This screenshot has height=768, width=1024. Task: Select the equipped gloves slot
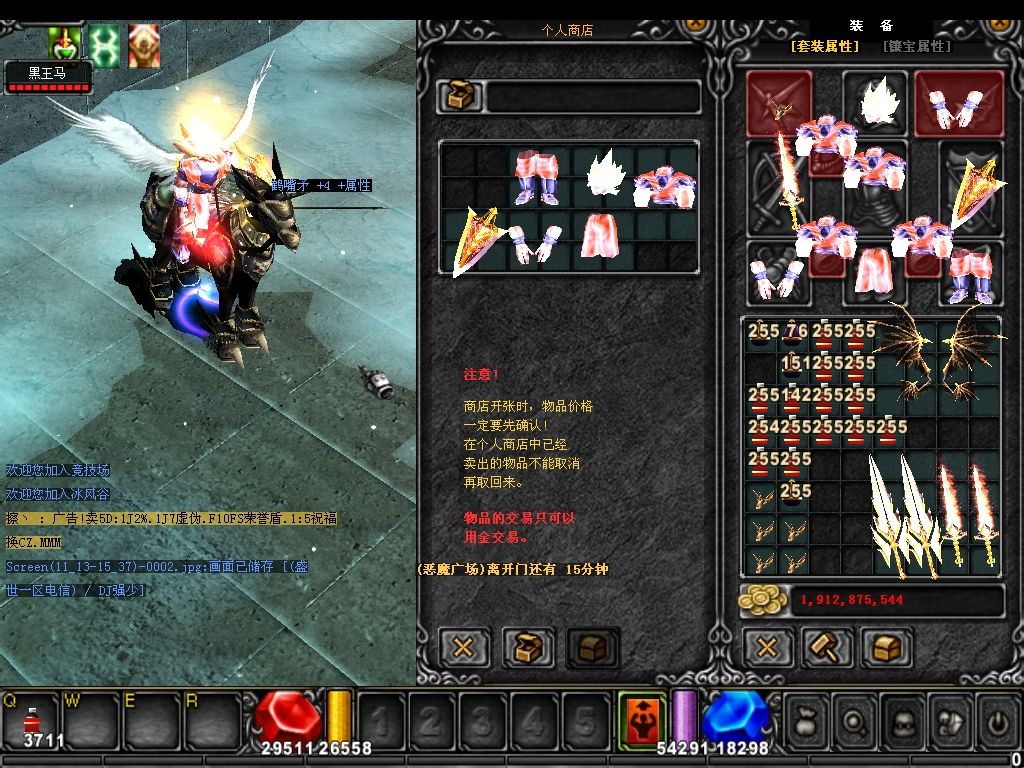coord(778,277)
